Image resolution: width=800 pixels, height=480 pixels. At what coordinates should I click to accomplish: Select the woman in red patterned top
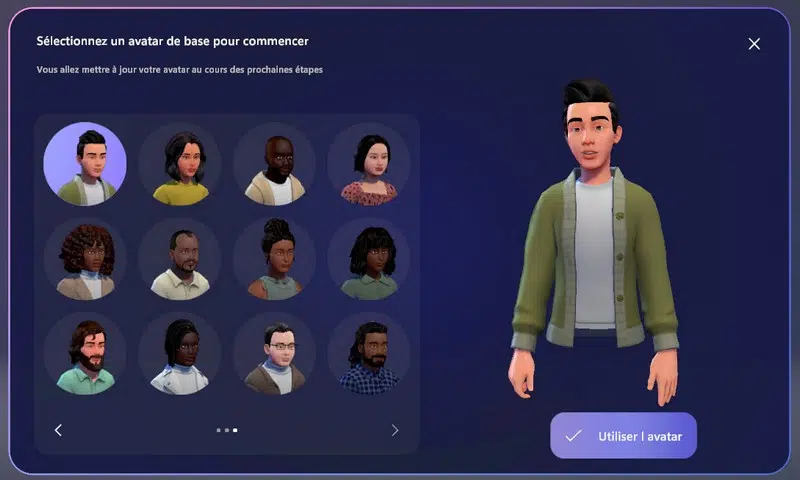pos(369,164)
